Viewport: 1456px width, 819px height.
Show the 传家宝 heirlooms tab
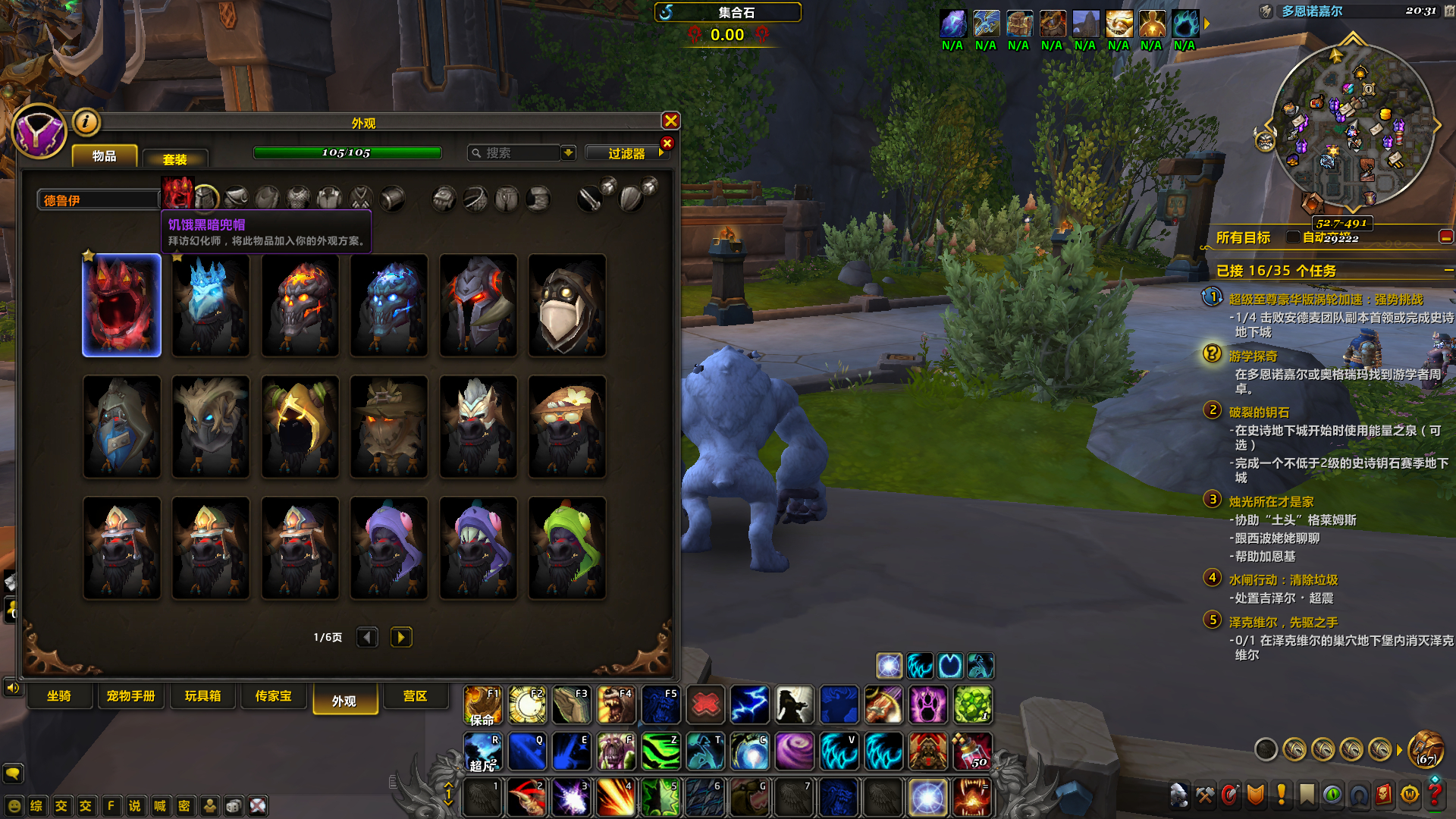pos(273,696)
